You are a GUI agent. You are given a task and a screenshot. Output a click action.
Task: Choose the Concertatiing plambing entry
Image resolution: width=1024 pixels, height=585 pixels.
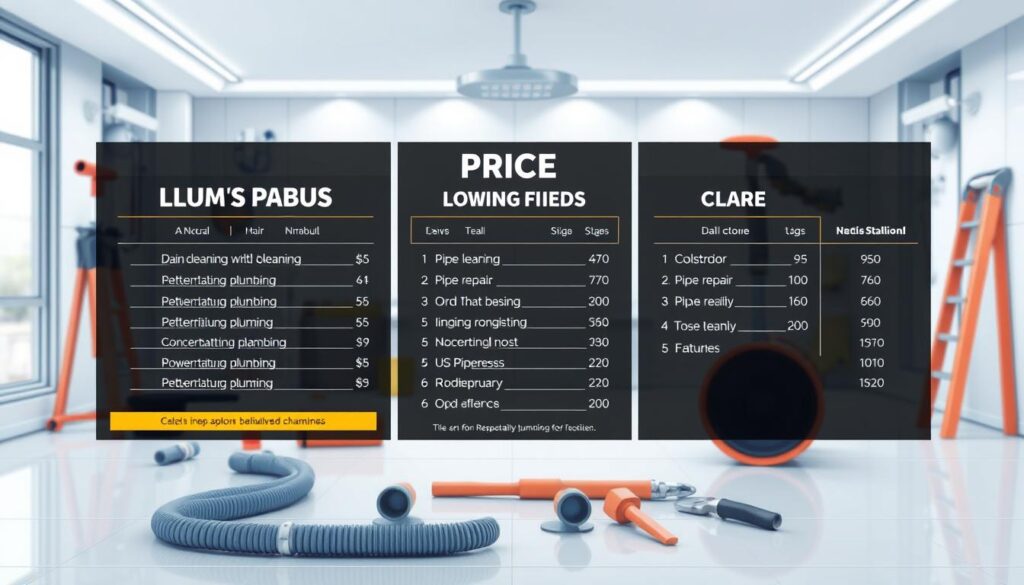tap(223, 342)
